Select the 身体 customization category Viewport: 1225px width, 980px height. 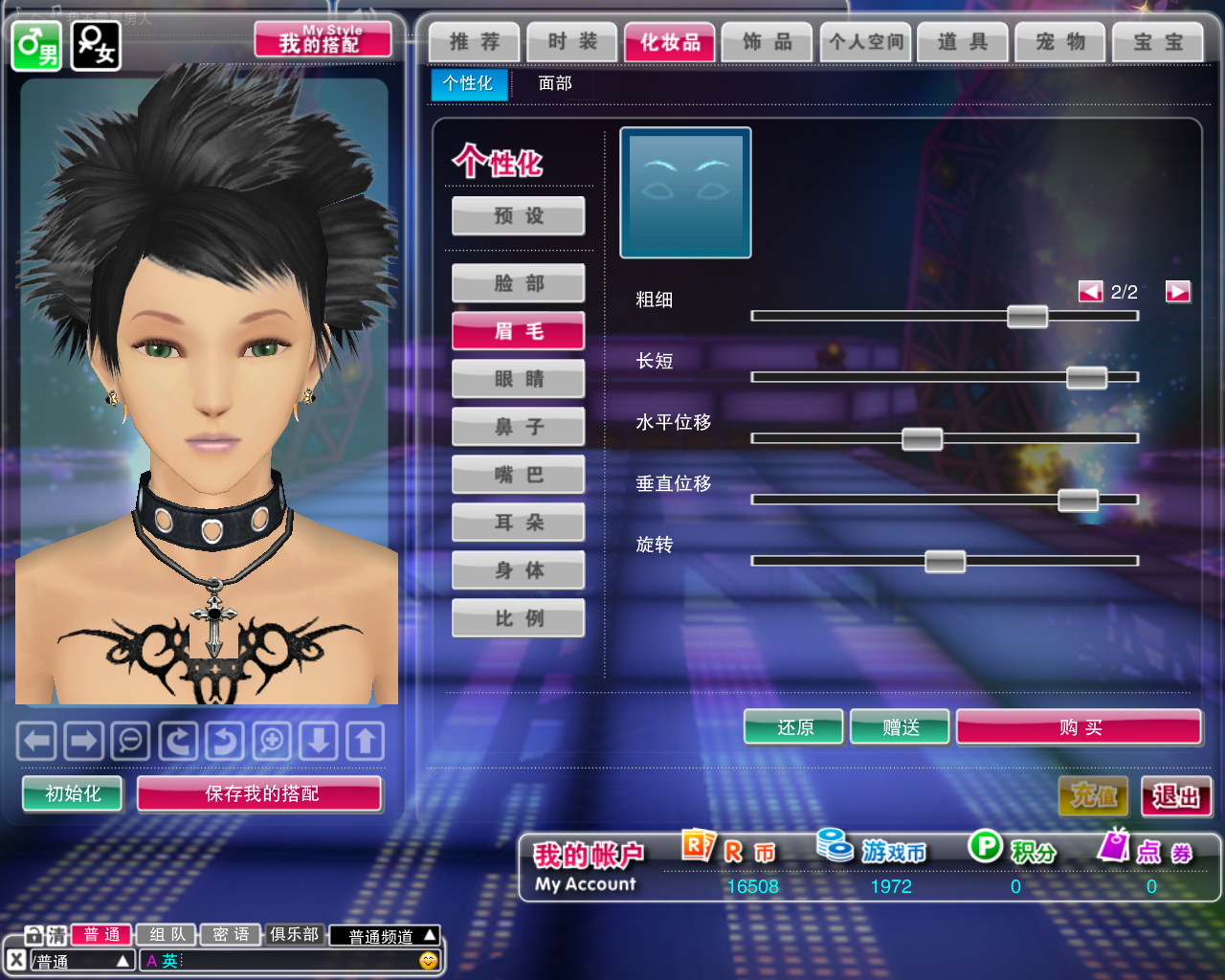click(x=519, y=570)
